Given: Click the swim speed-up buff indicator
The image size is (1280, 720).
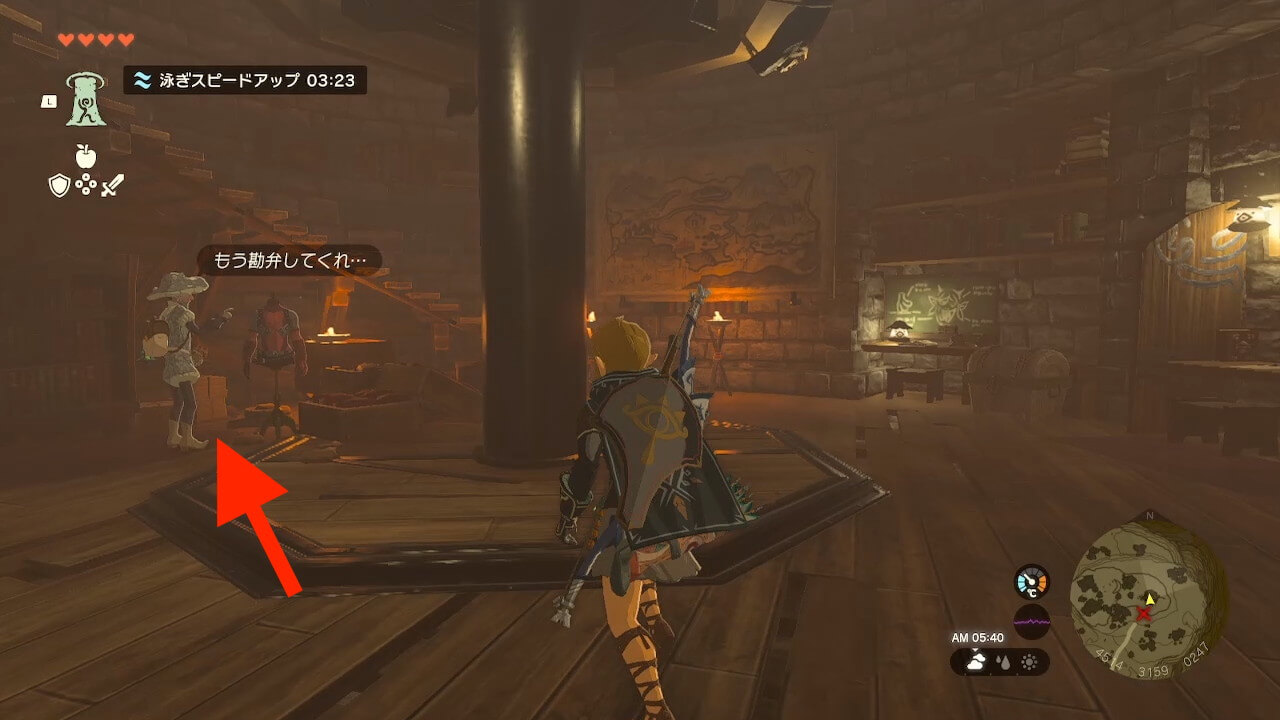Looking at the screenshot, I should pos(245,81).
